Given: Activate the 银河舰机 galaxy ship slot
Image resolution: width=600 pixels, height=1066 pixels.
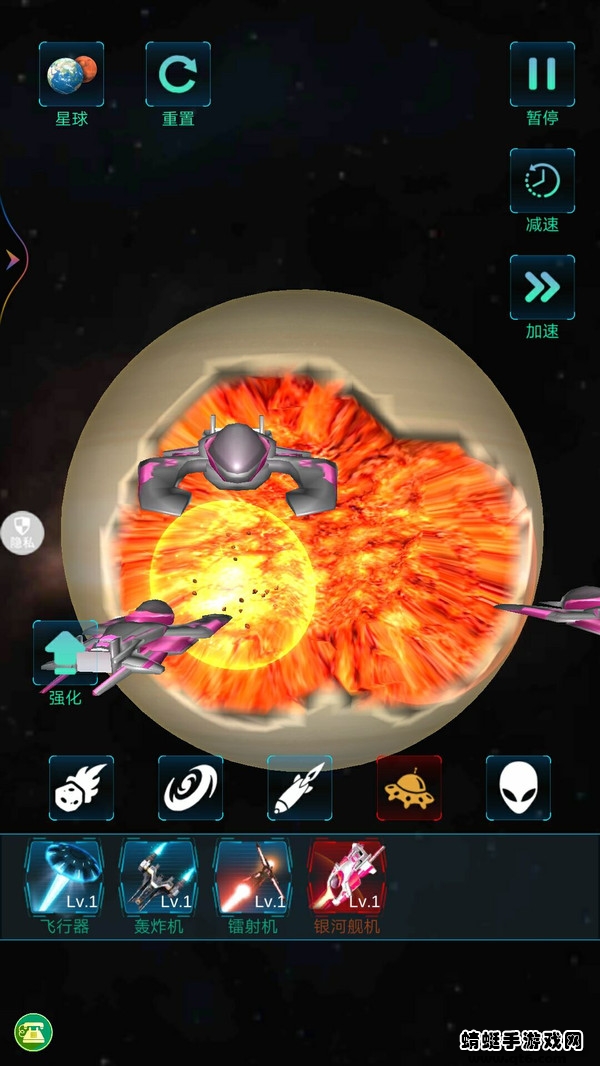Looking at the screenshot, I should 347,878.
